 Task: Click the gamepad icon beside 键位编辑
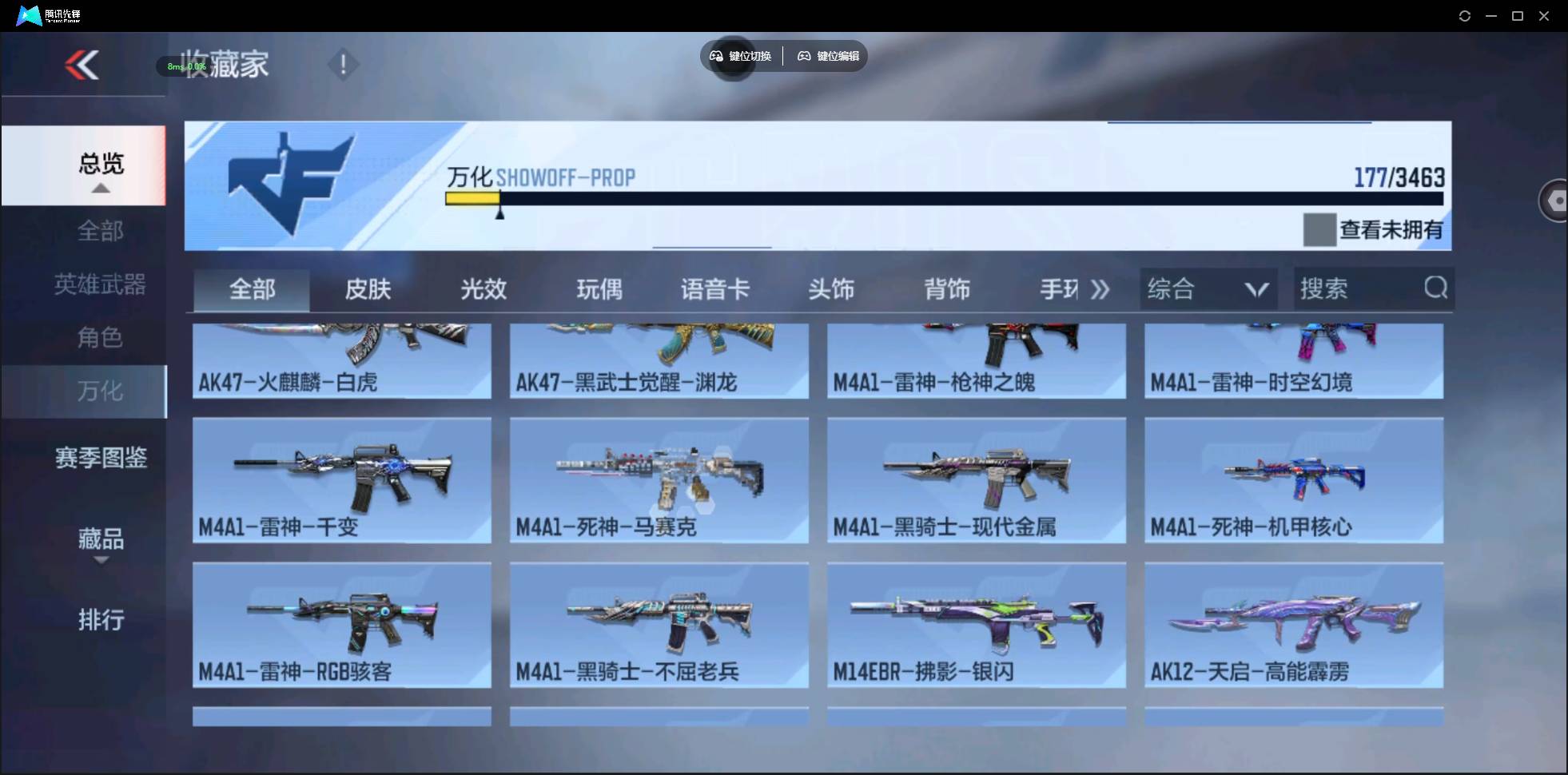click(x=804, y=56)
